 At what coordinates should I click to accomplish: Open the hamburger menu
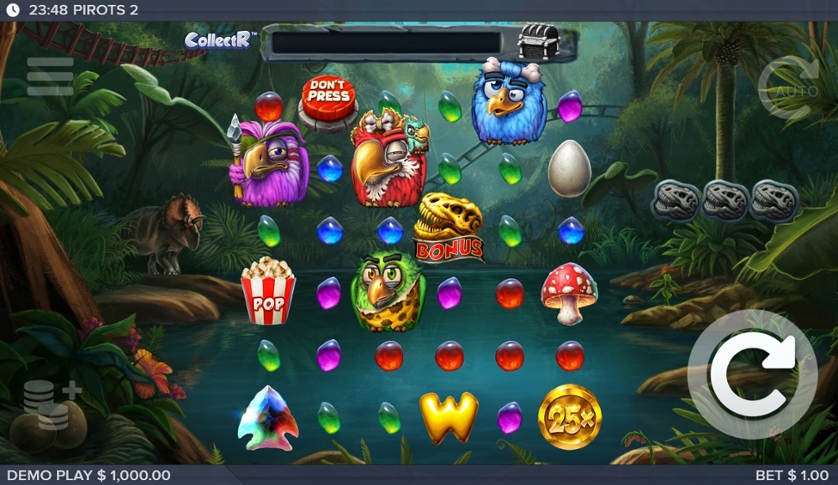click(x=50, y=77)
